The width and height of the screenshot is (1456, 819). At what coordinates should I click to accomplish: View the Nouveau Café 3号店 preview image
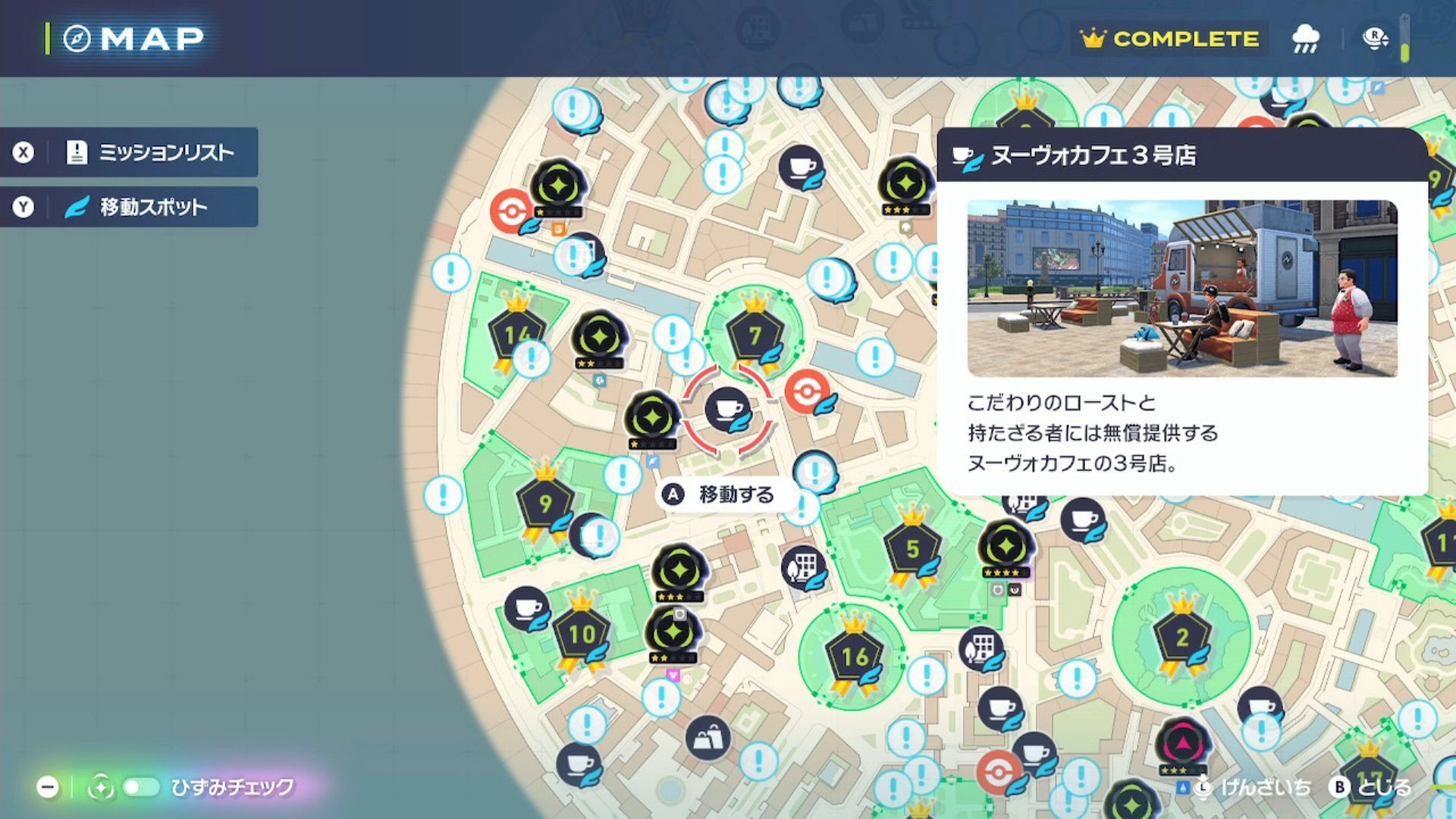tap(1182, 288)
